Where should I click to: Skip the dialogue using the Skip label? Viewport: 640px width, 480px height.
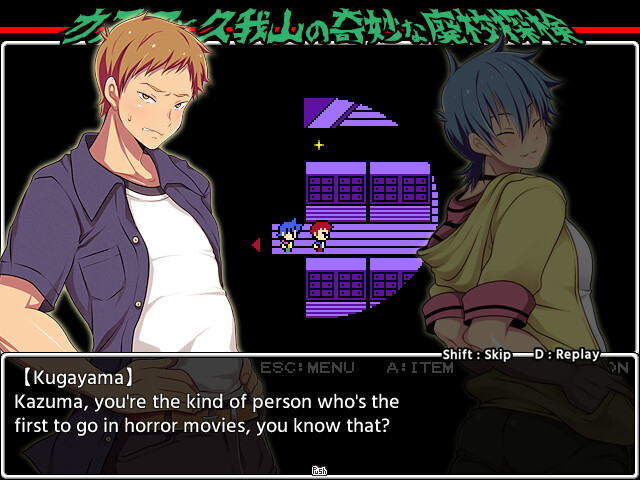477,354
